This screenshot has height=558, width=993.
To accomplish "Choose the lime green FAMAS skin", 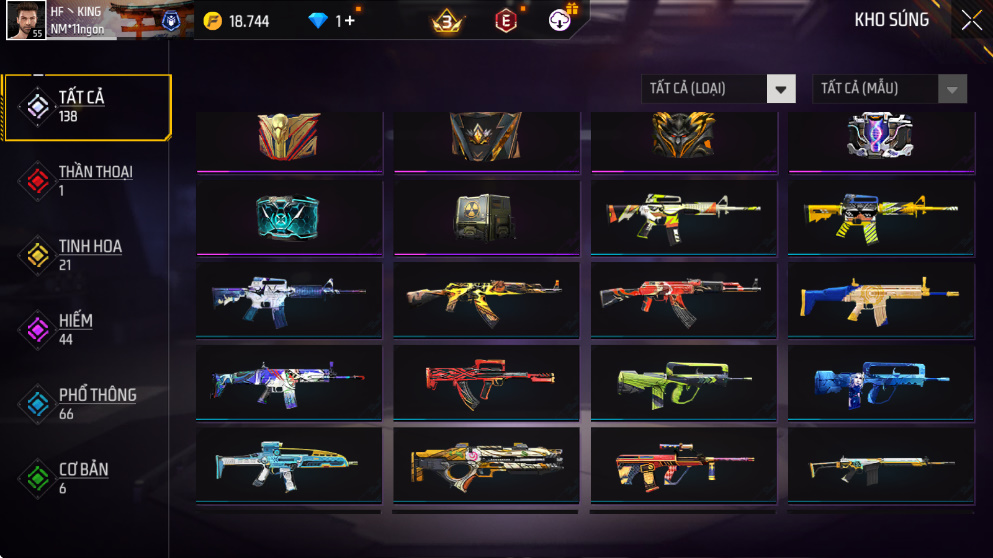I will click(684, 381).
